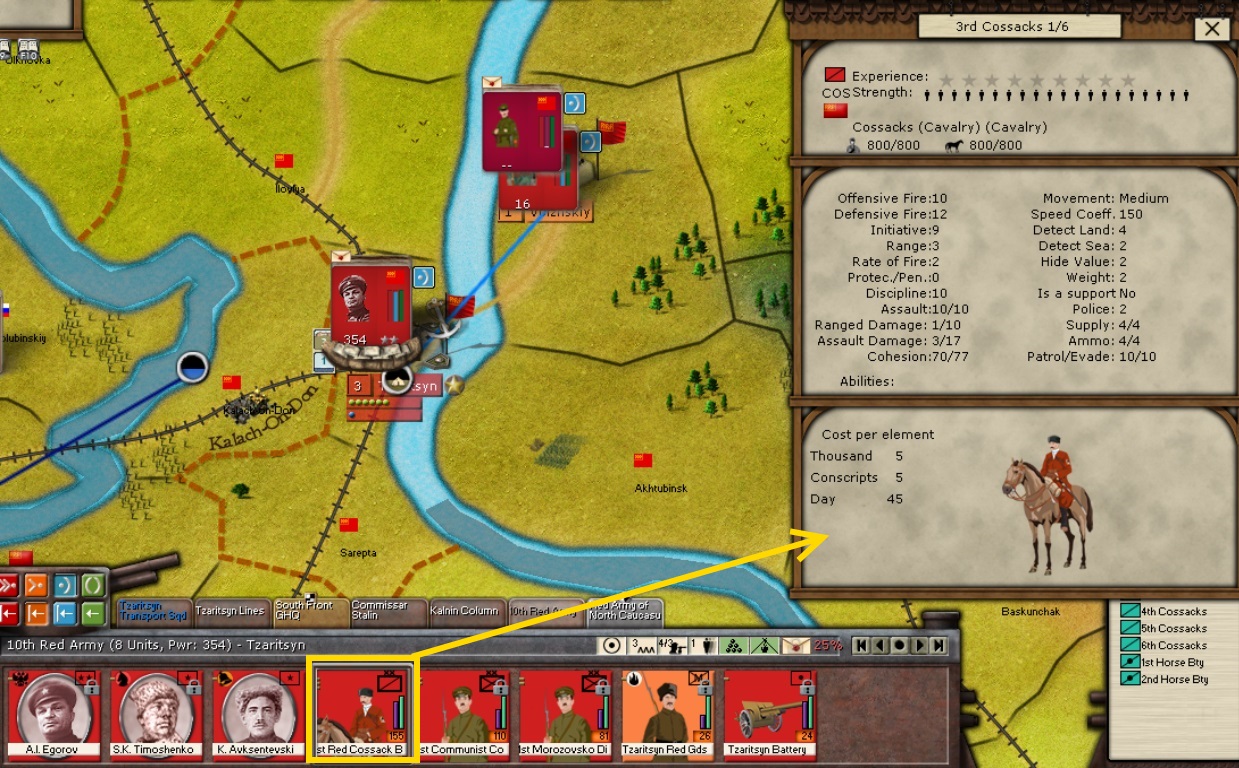Select 4th Cossacks in the element list

click(1173, 612)
